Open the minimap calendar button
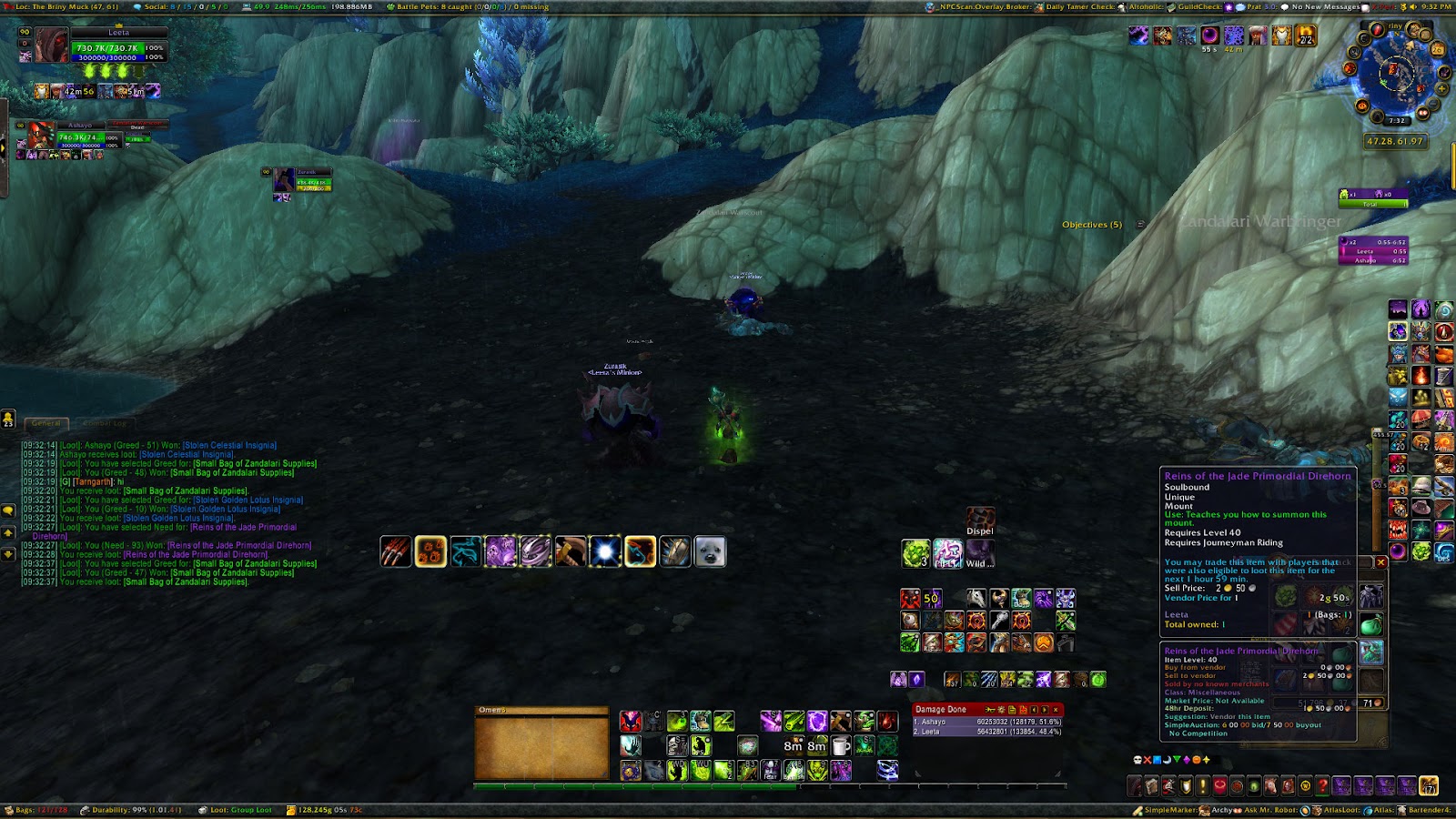The image size is (1456, 819). click(x=1438, y=49)
